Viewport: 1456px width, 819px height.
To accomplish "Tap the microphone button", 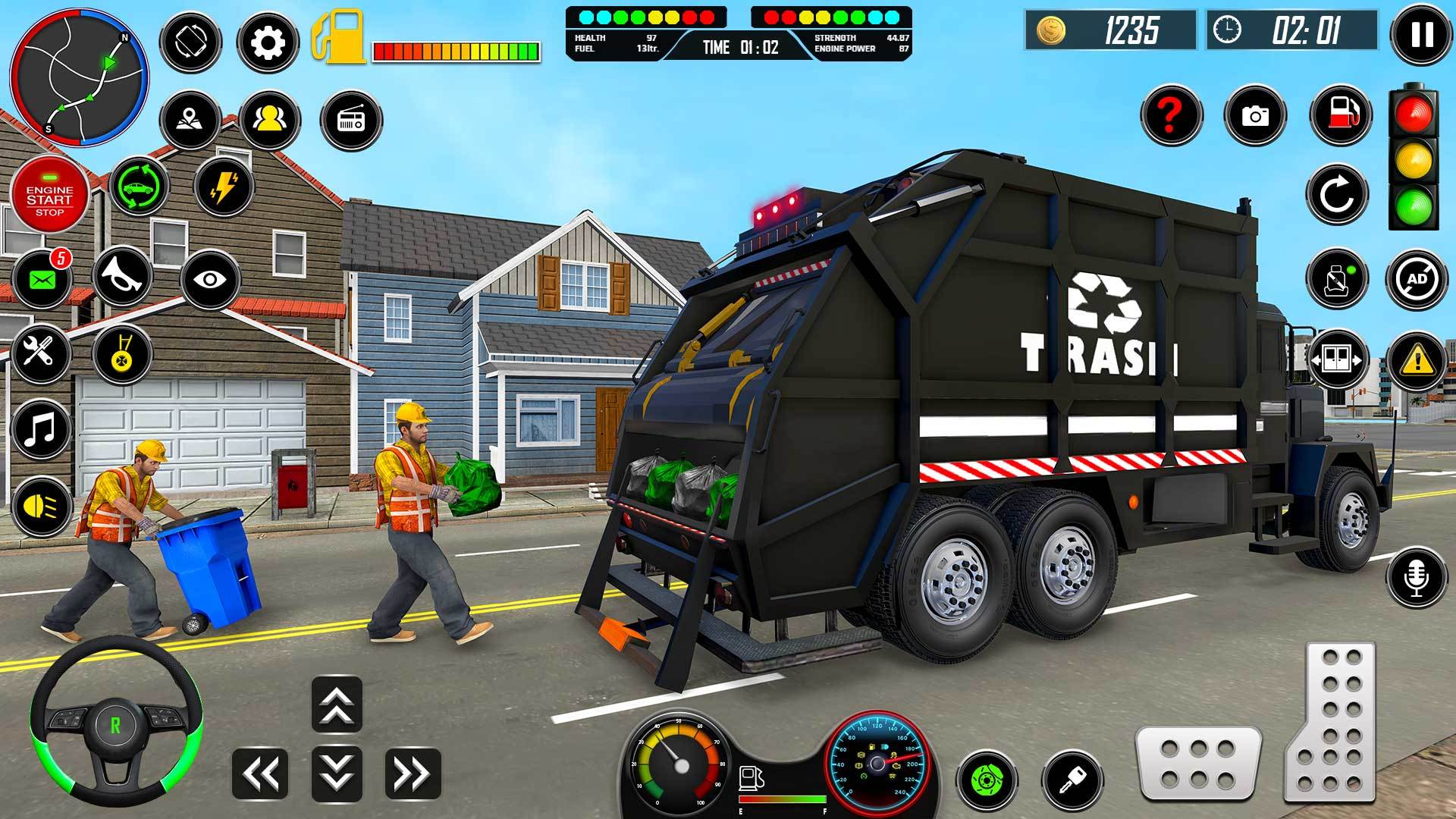I will pyautogui.click(x=1417, y=576).
